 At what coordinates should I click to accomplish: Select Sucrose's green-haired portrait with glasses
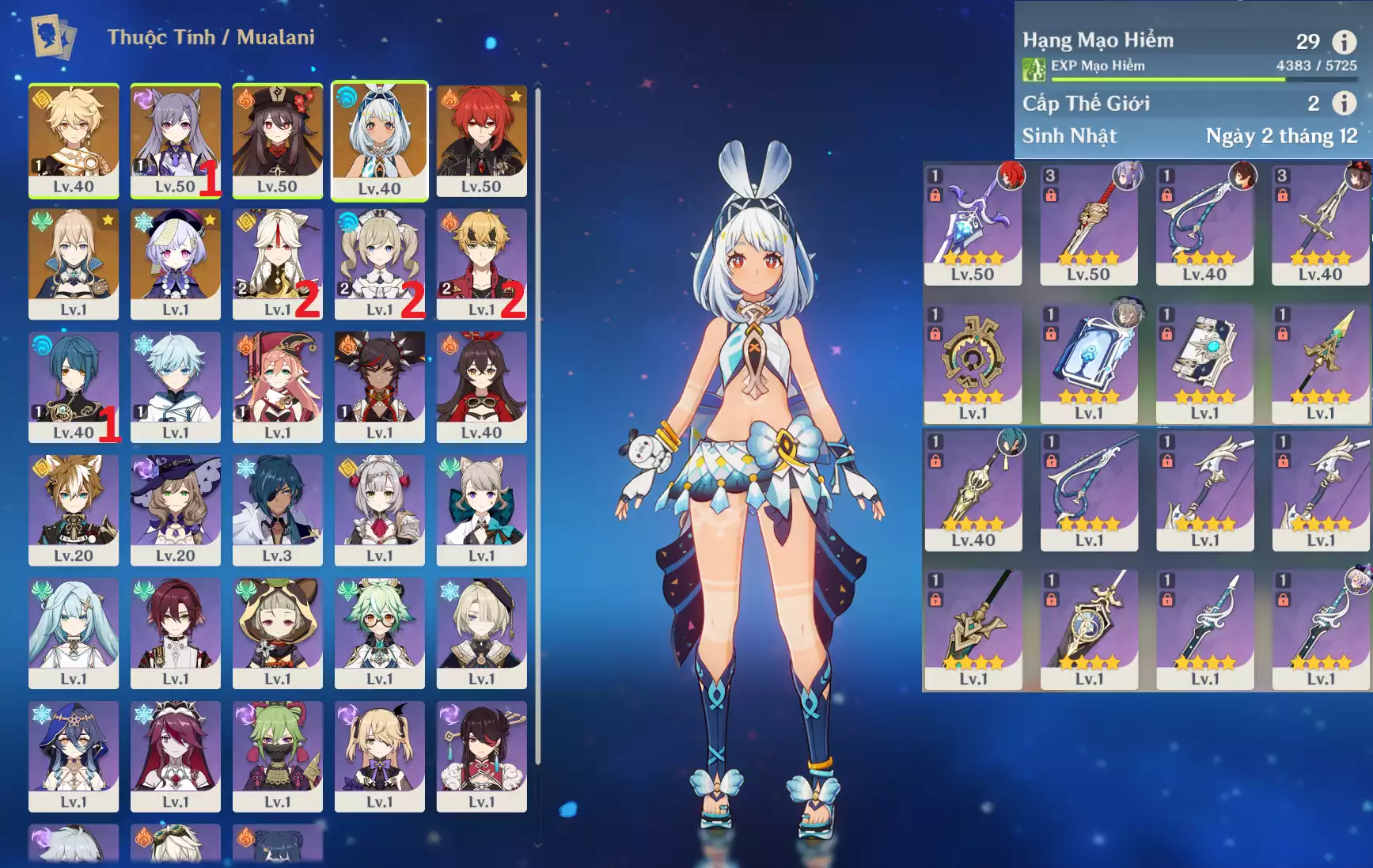click(379, 633)
